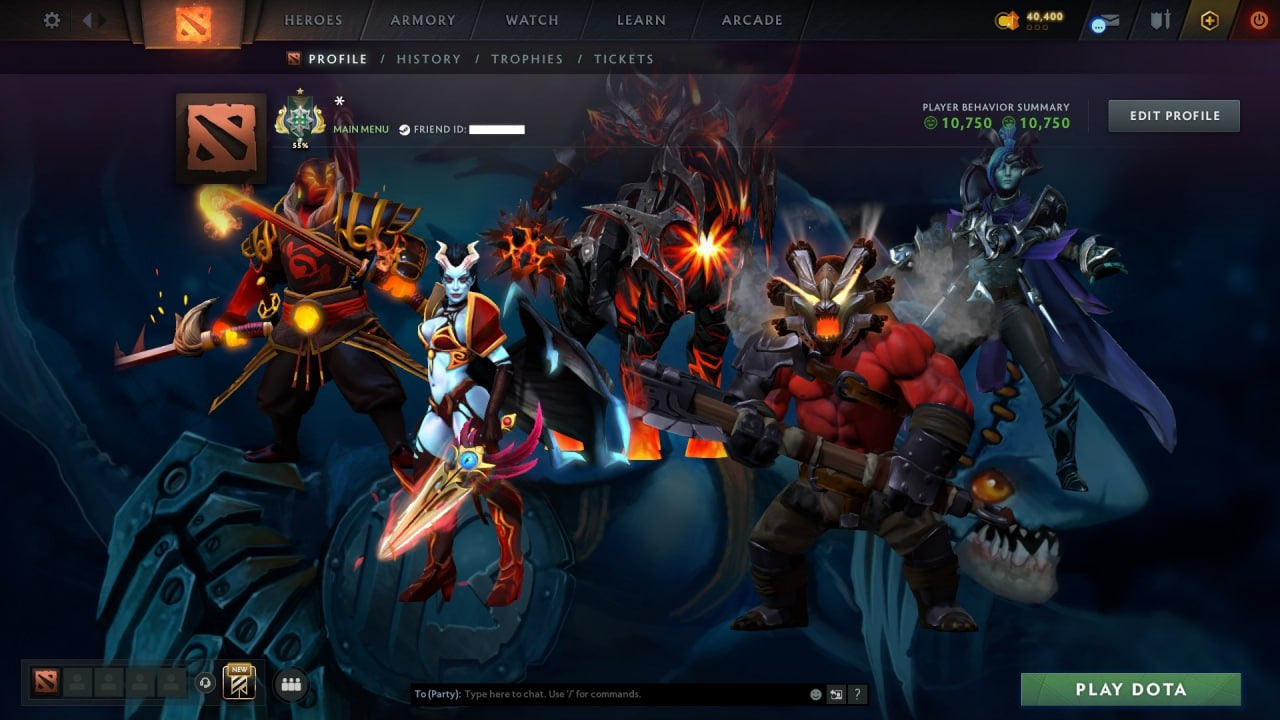This screenshot has height=720, width=1280.
Task: Open the WATCH menu
Action: (531, 20)
